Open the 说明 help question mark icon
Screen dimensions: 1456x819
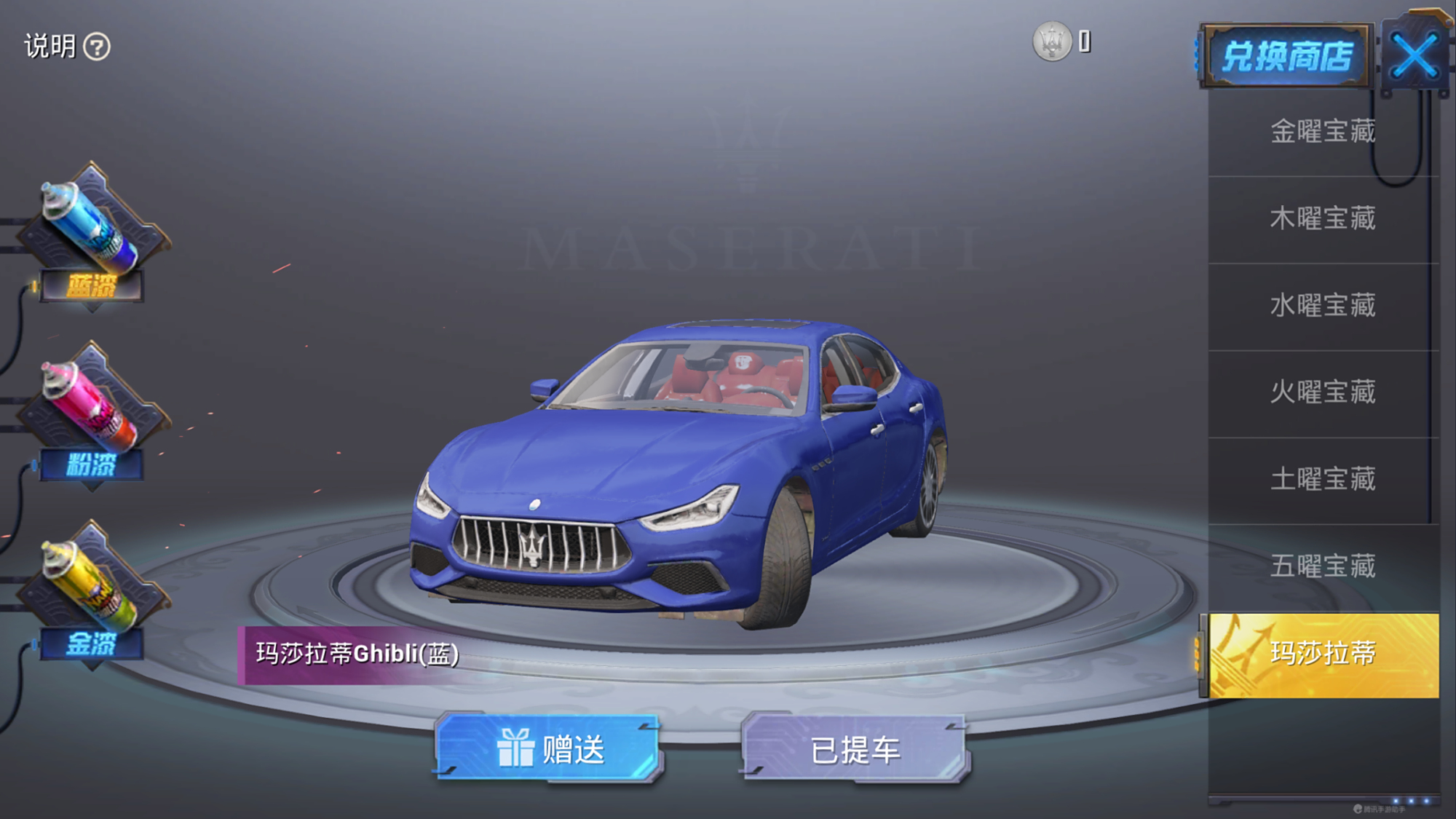96,47
